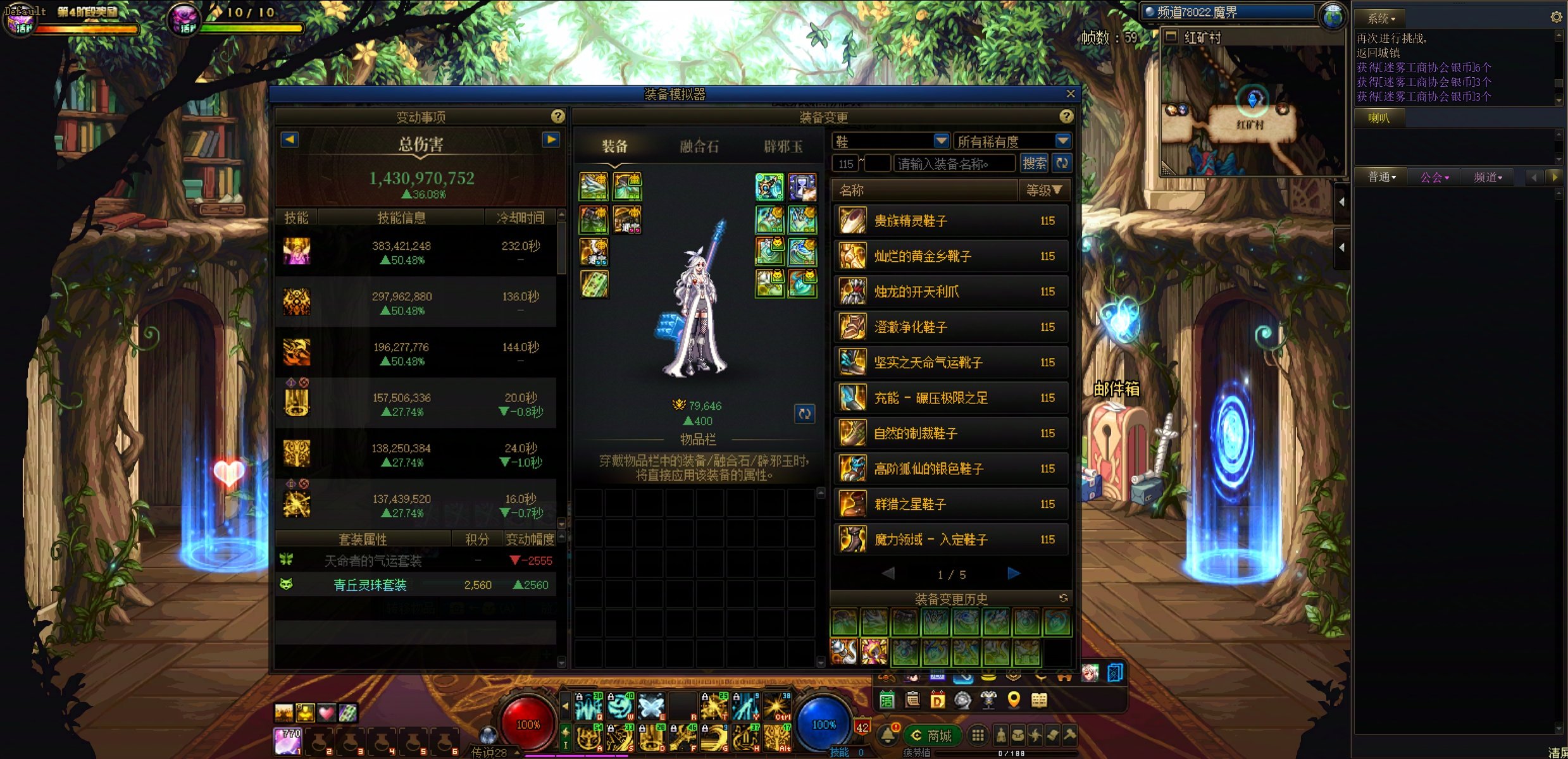
Task: Switch to the 融合石 tab
Action: [x=699, y=147]
